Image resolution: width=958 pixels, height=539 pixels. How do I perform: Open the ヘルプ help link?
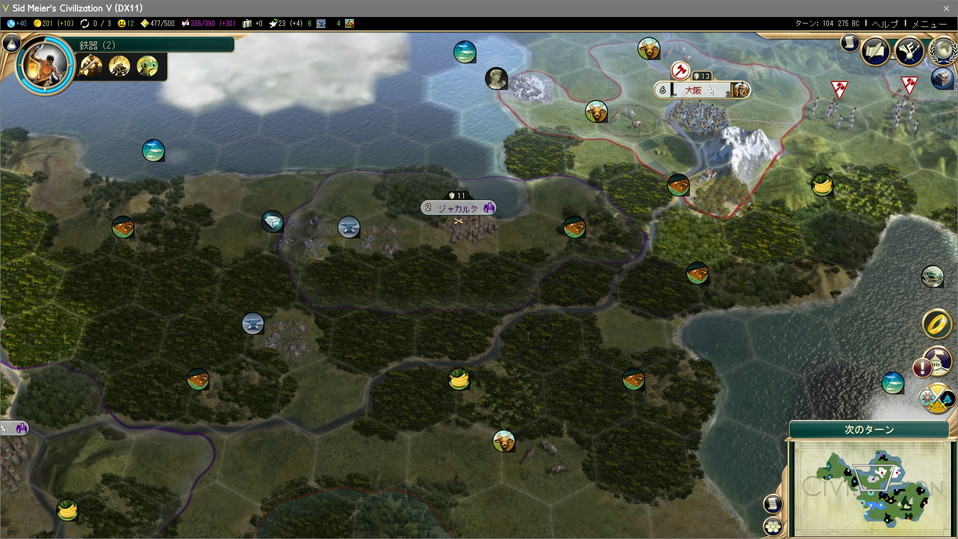[x=884, y=23]
